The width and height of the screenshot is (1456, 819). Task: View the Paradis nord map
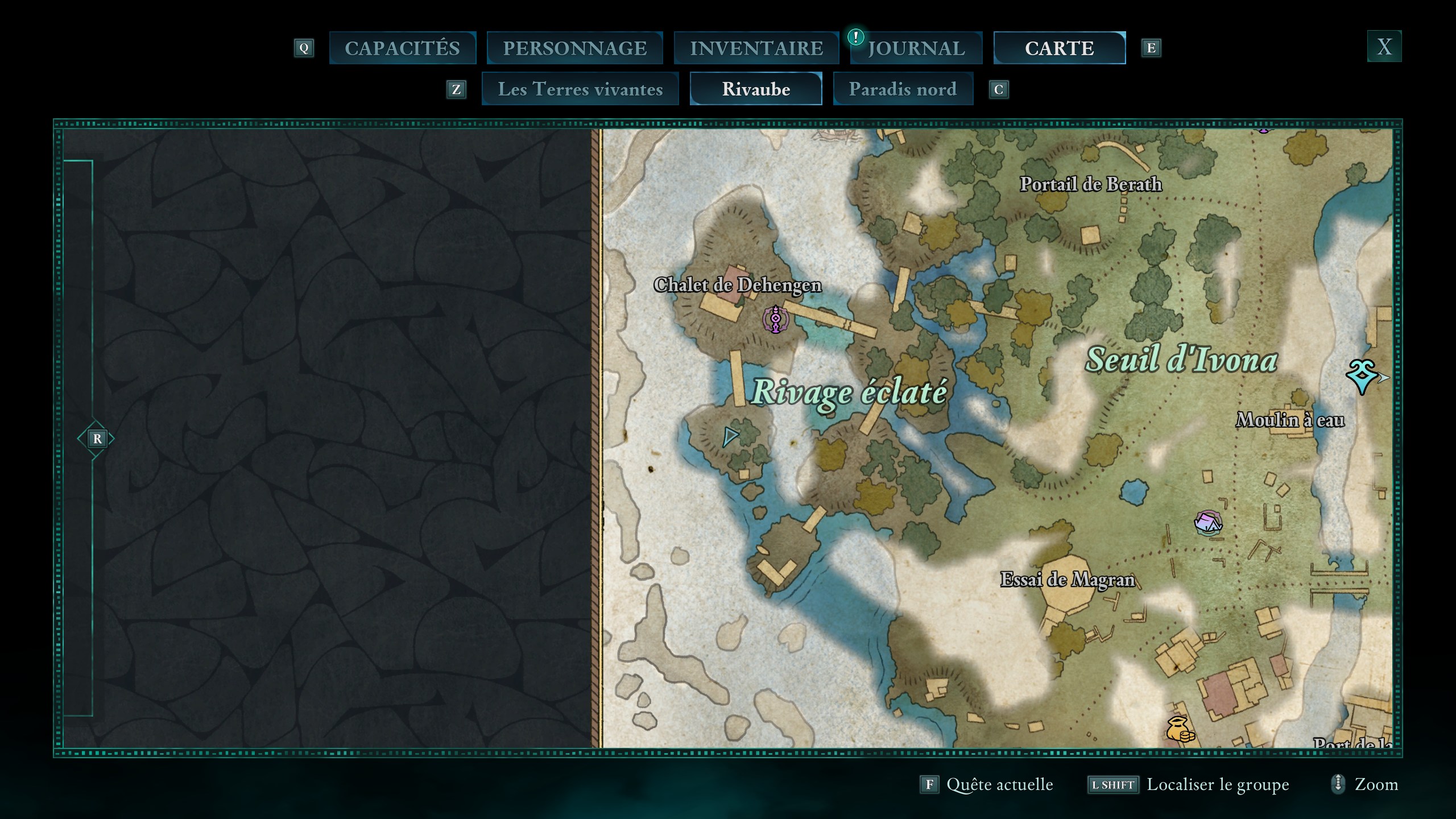(x=903, y=89)
